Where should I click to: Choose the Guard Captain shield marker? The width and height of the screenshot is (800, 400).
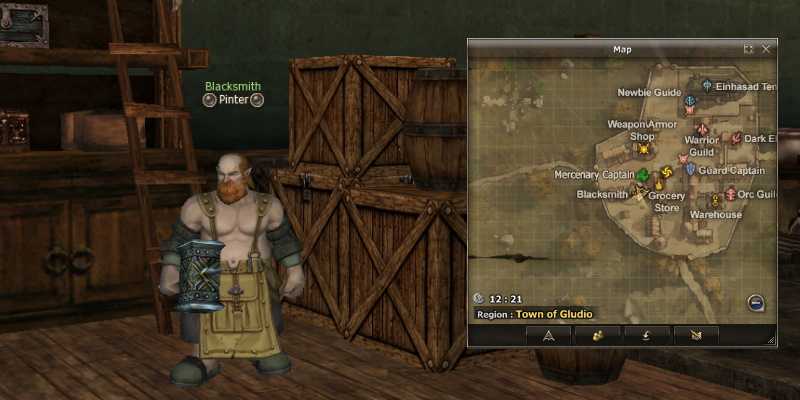690,171
